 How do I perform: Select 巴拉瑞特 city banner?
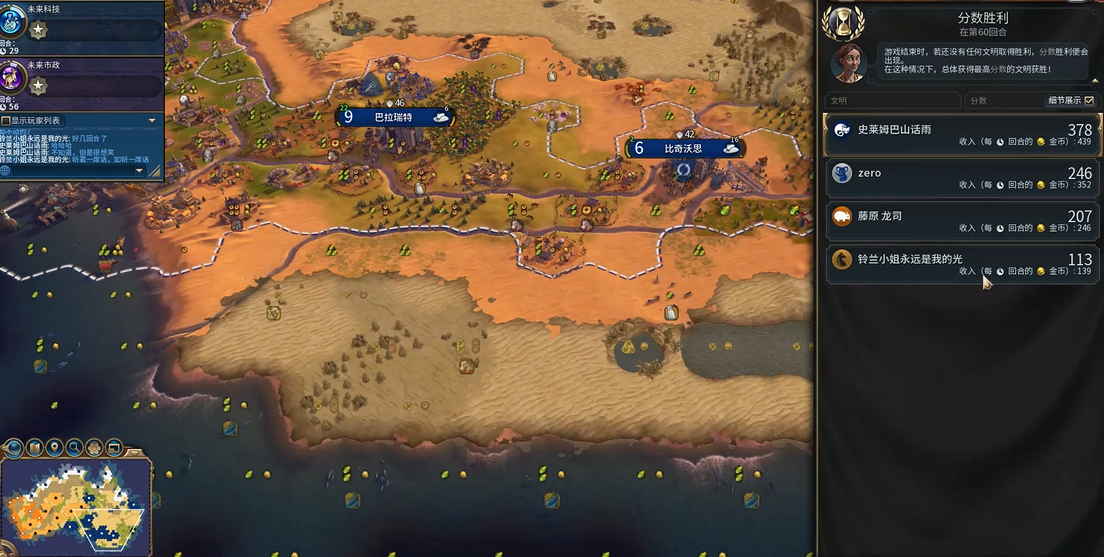click(x=397, y=117)
